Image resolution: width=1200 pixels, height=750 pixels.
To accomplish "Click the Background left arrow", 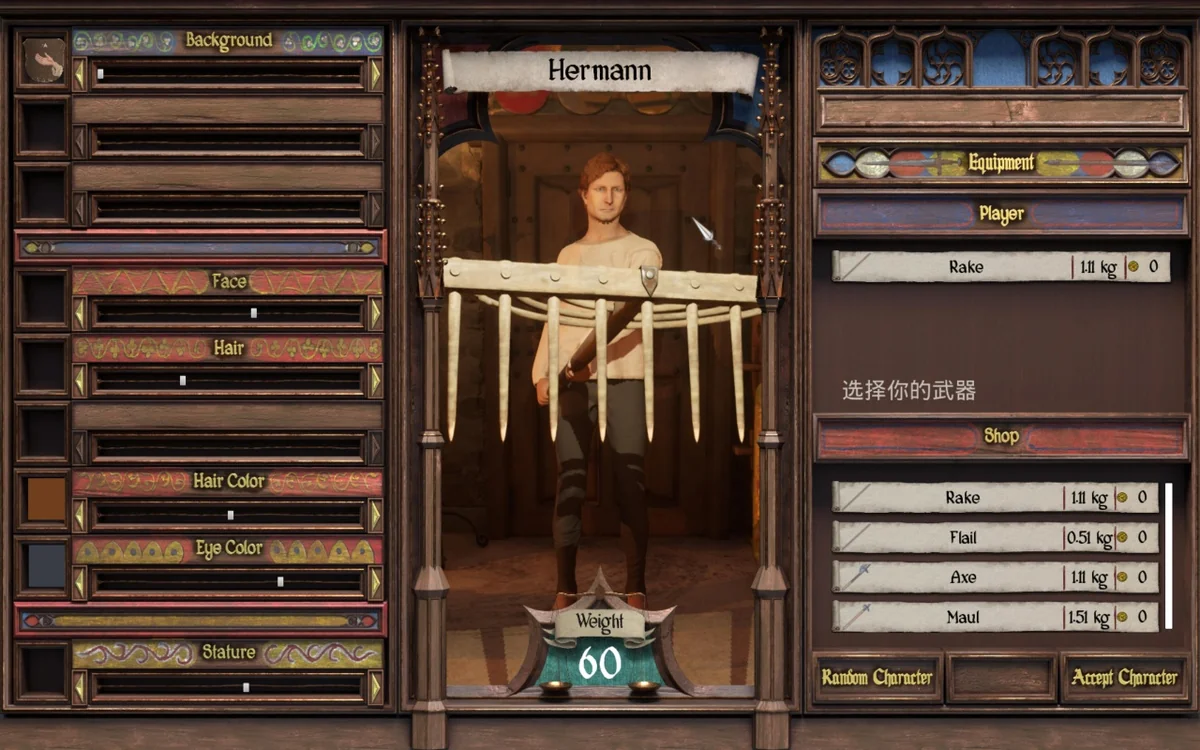I will (80, 74).
